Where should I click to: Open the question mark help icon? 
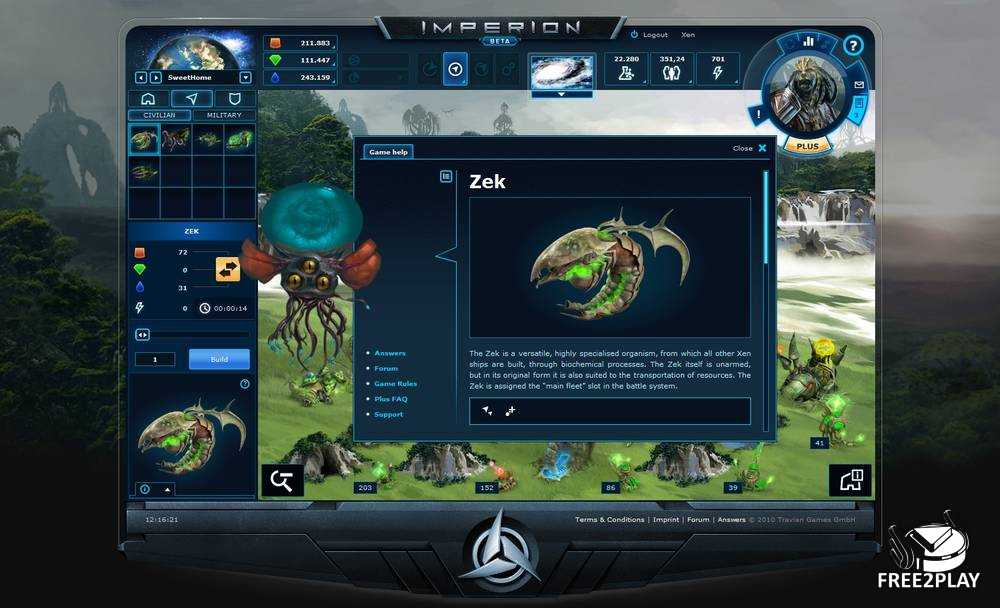click(852, 45)
